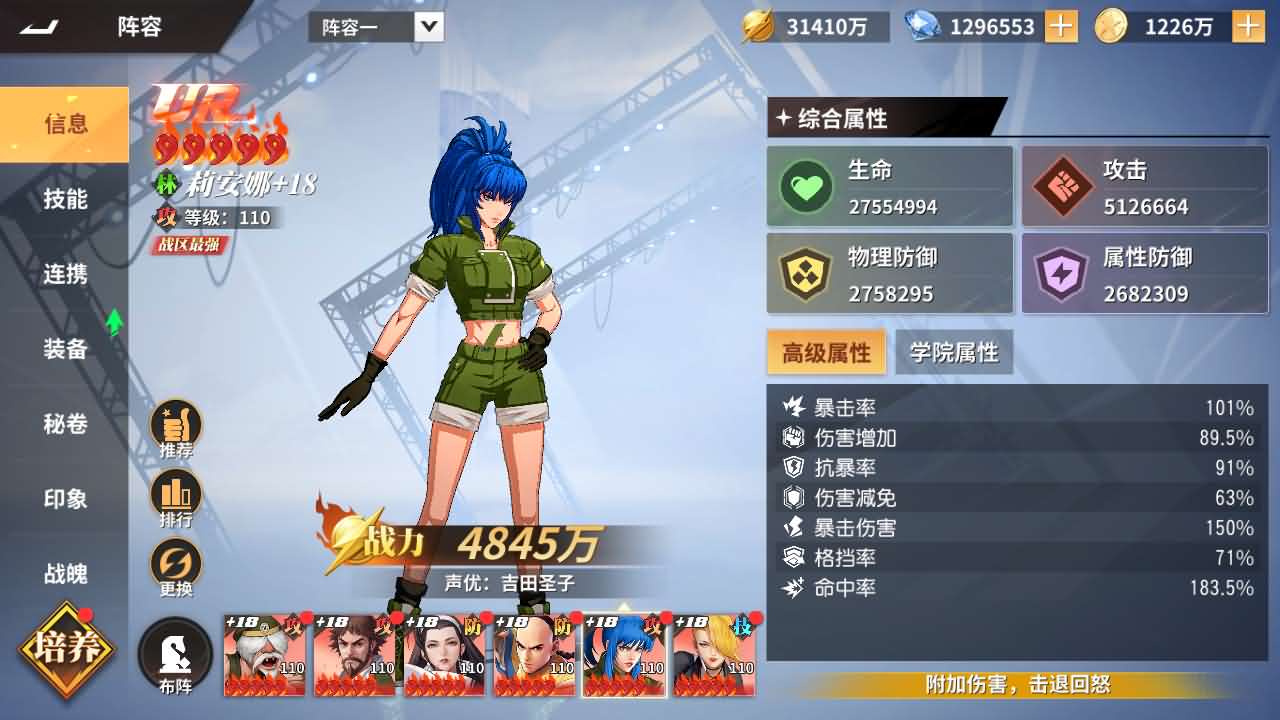Image resolution: width=1280 pixels, height=720 pixels.
Task: Click the diamond currency + button
Action: tap(1059, 26)
